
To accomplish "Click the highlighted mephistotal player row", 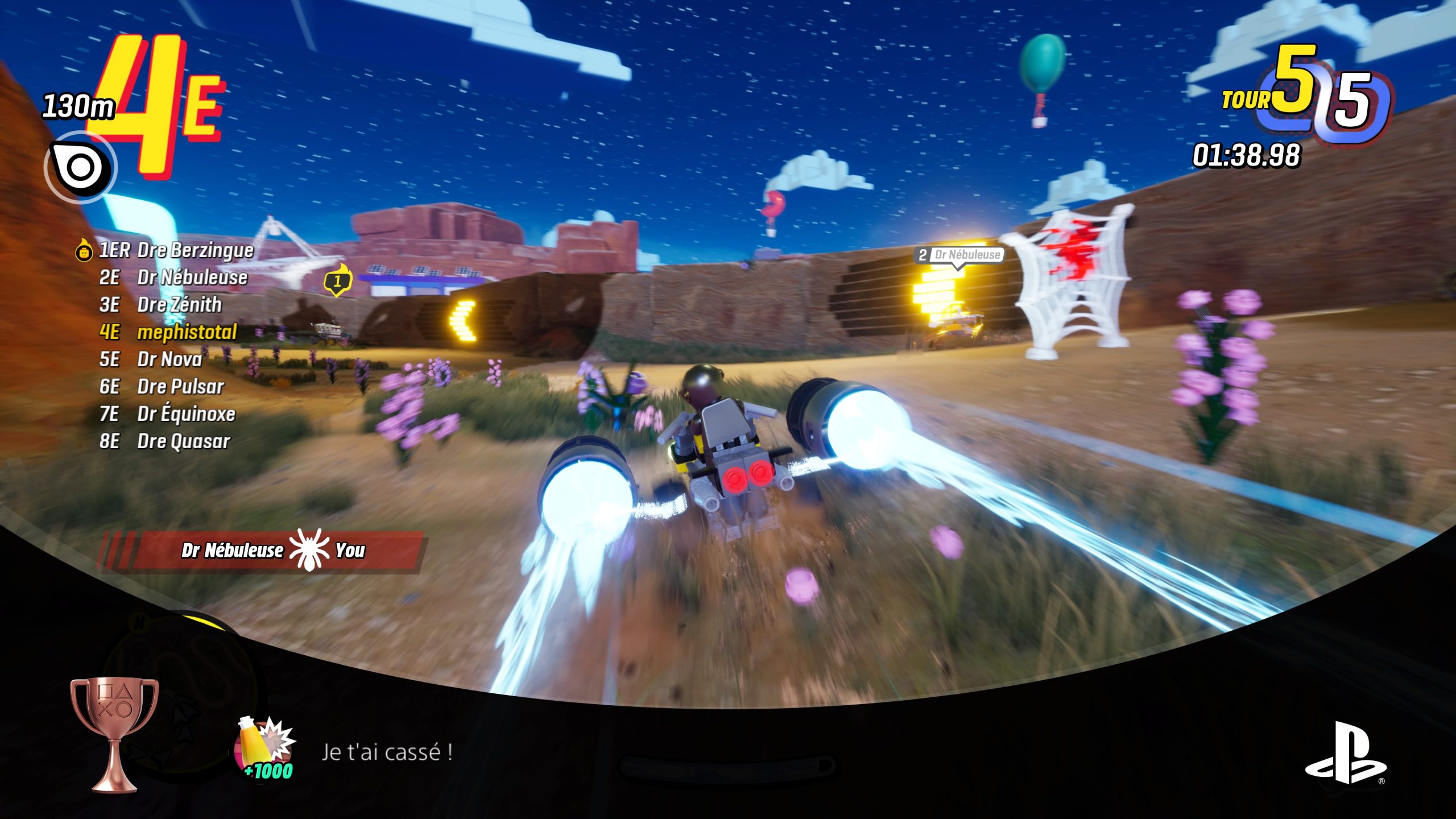I will tap(168, 332).
